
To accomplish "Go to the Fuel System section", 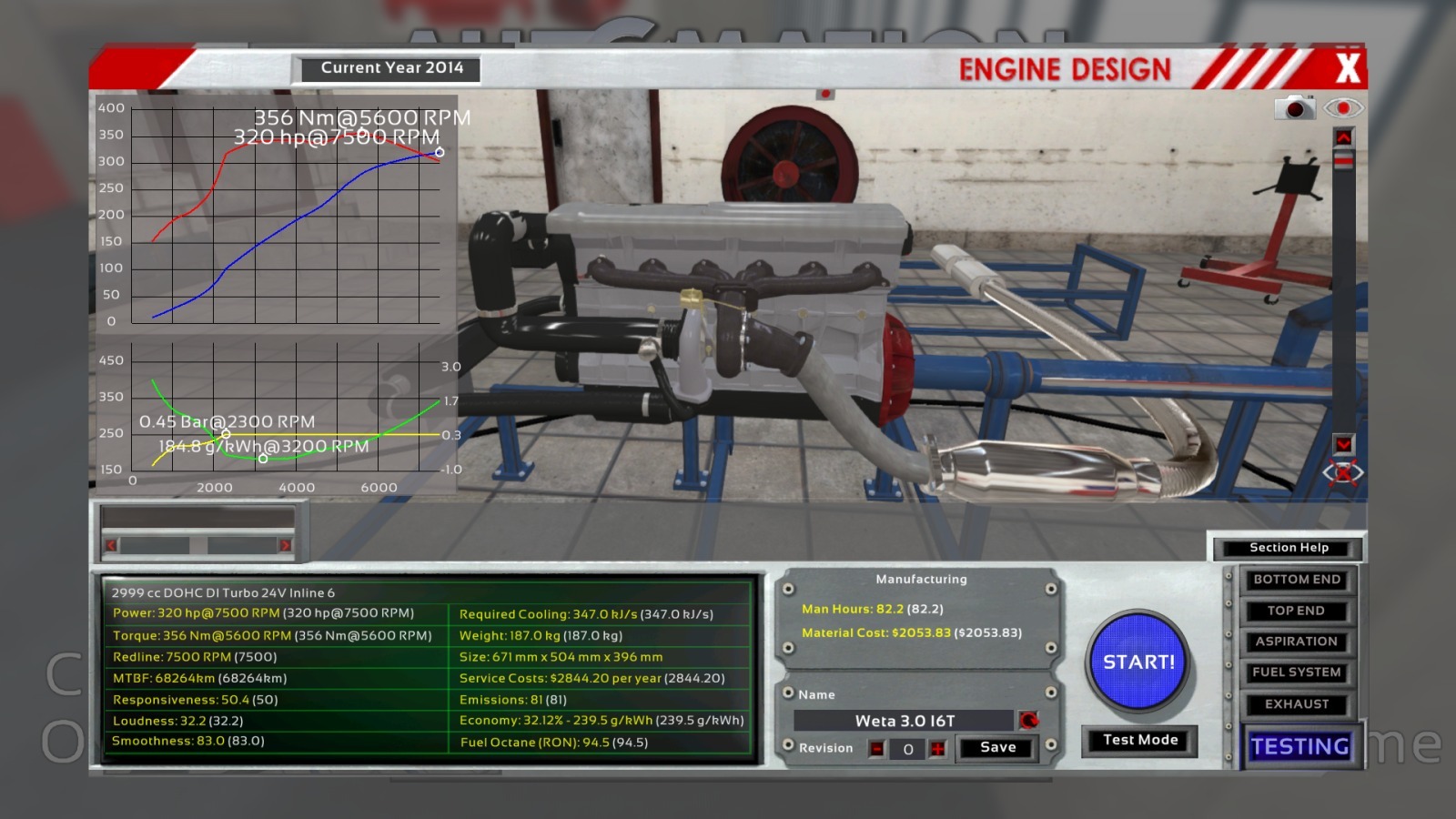I will pyautogui.click(x=1296, y=672).
